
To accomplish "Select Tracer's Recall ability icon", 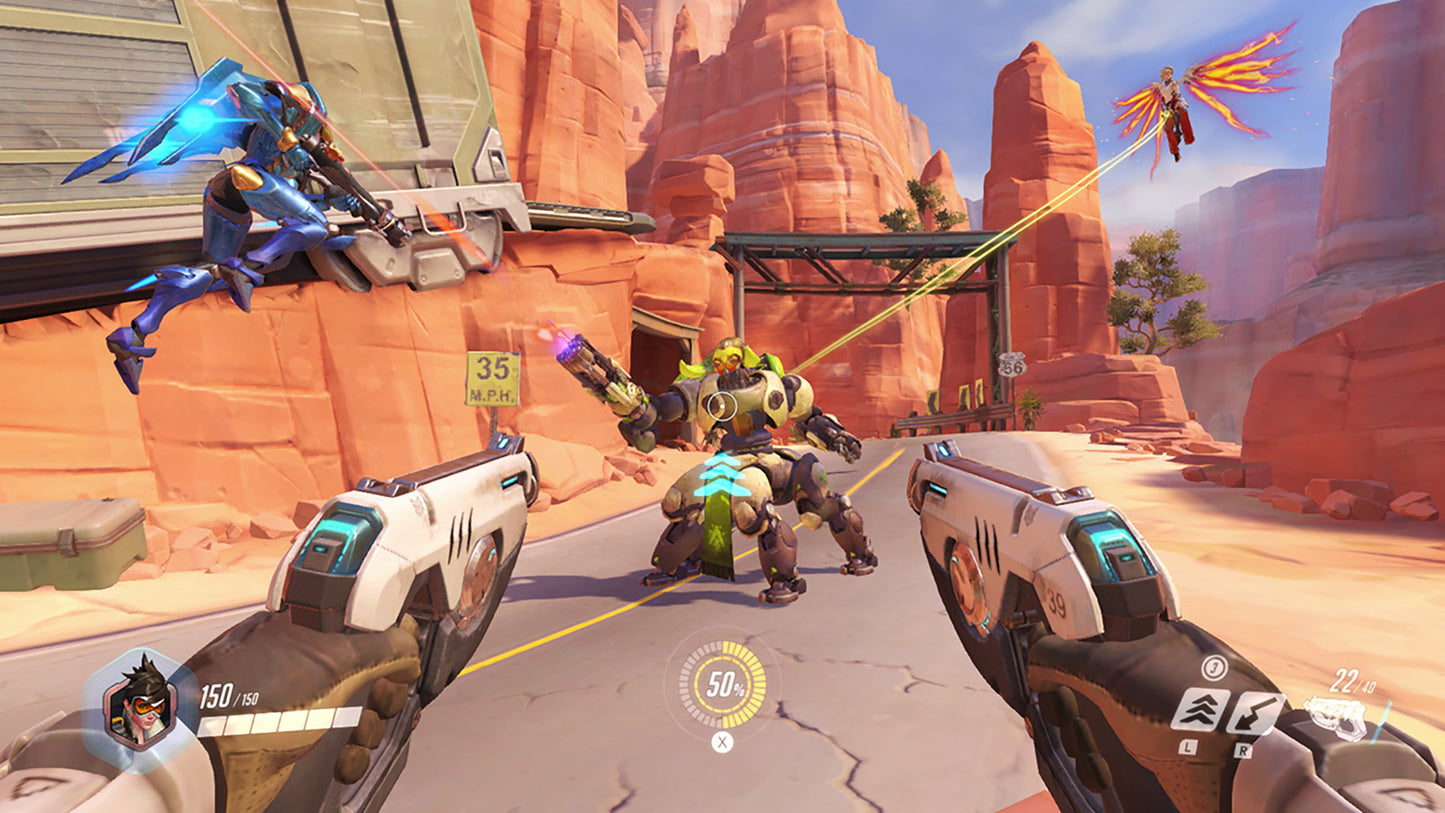I will (1255, 711).
